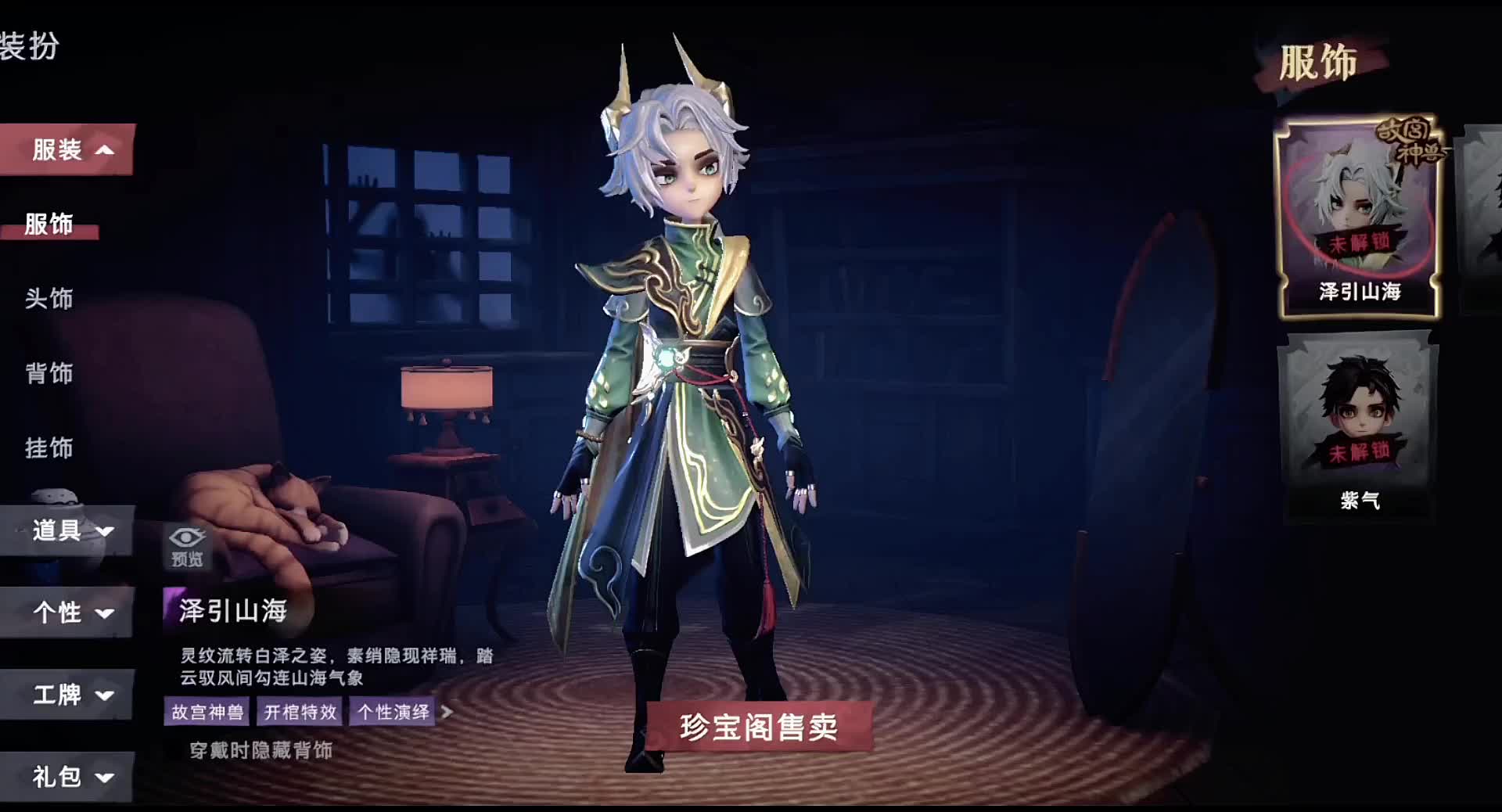Screen dimensions: 1502x812
Task: Expand the 个性 category dropdown
Action: (x=69, y=613)
